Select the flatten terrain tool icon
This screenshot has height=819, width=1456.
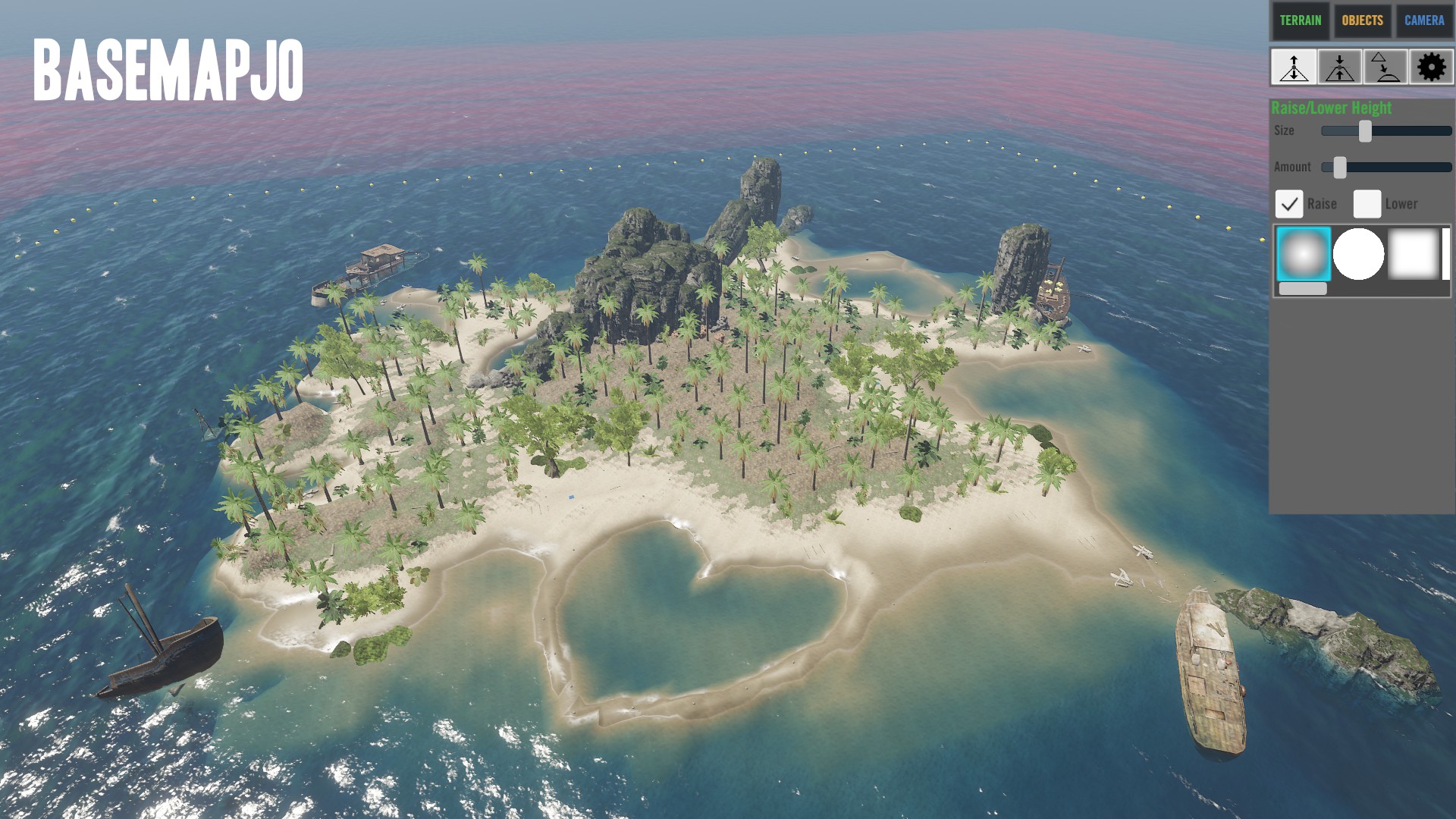pyautogui.click(x=1340, y=67)
